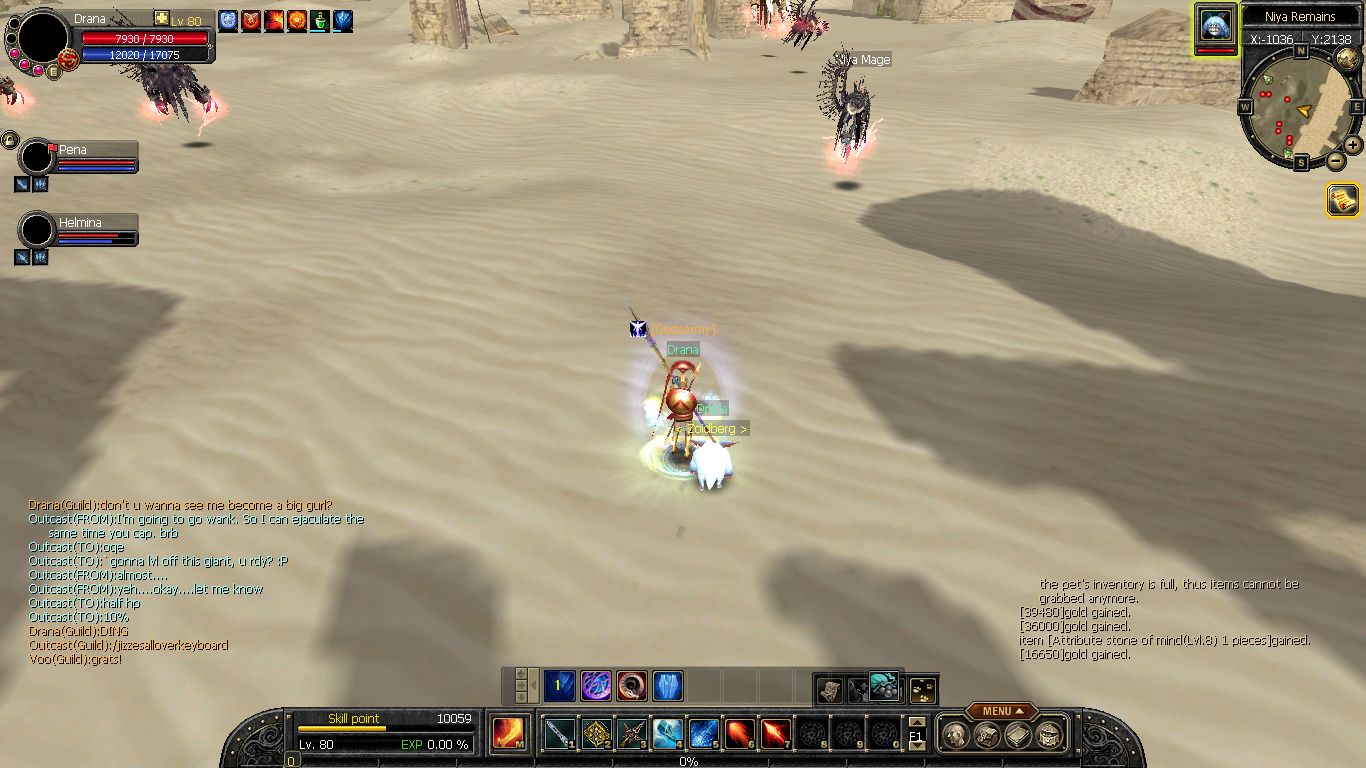Cast the blue frost skill in slot 5
1366x768 pixels.
click(704, 735)
